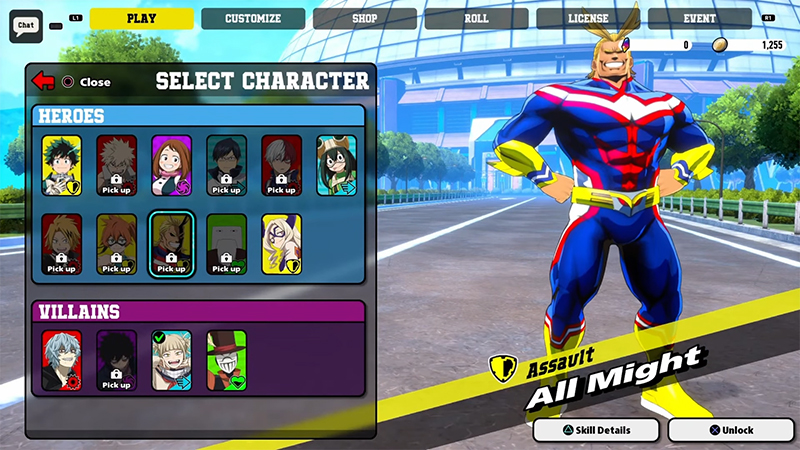This screenshot has width=800, height=450.
Task: Open the CUSTOMIZE tab
Action: 252,18
